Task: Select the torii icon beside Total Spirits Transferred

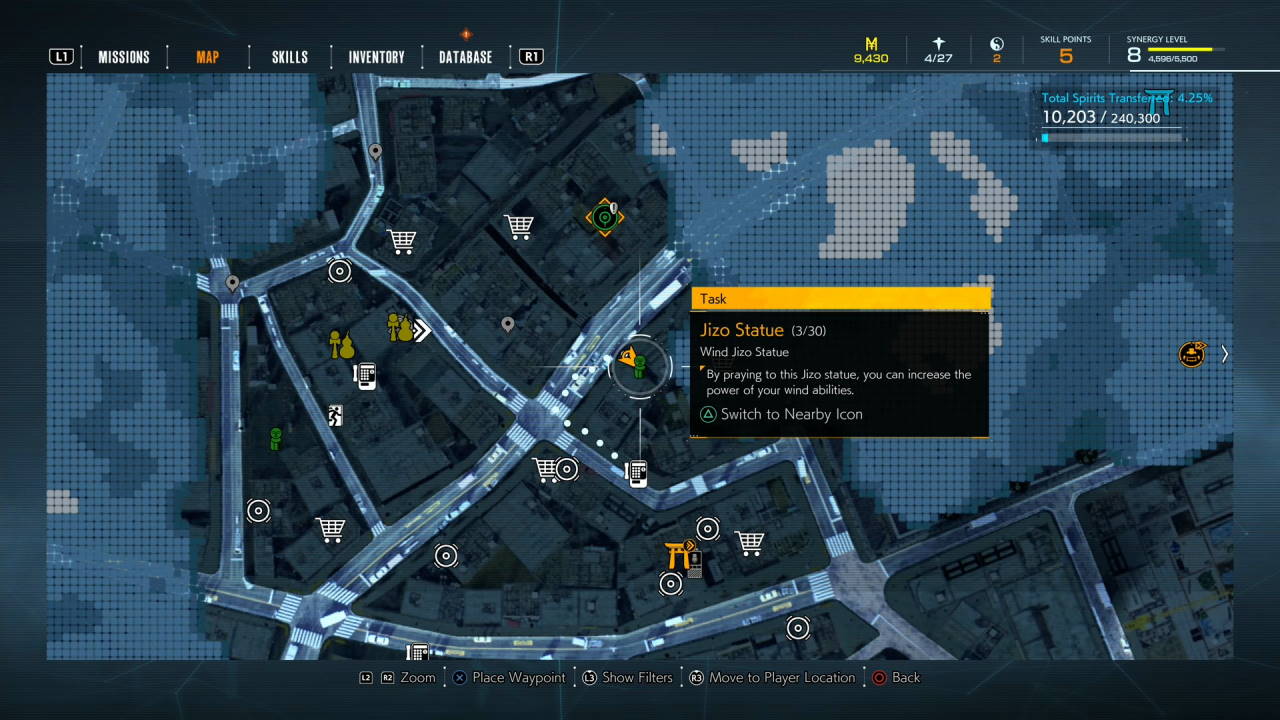Action: click(1158, 99)
